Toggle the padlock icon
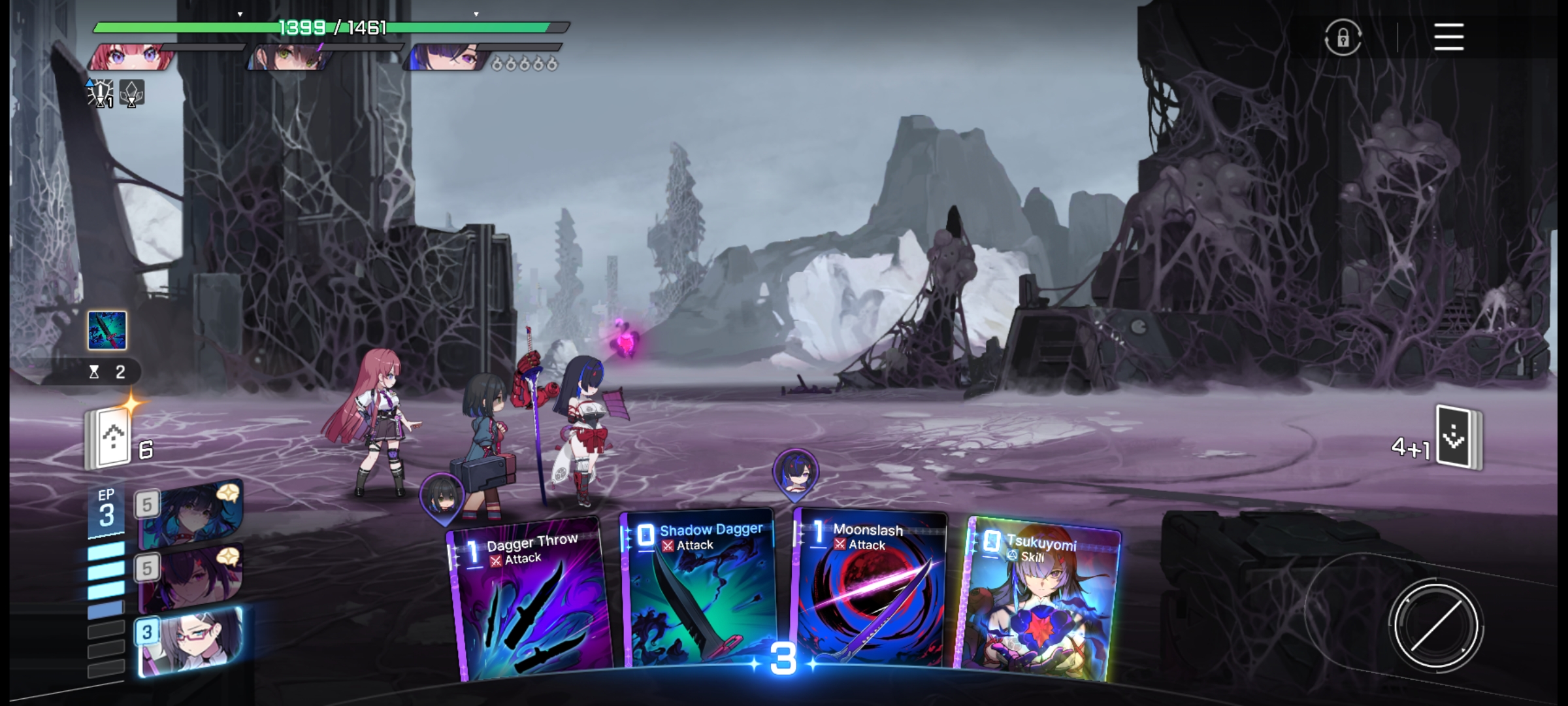The width and height of the screenshot is (1568, 706). 1343,38
